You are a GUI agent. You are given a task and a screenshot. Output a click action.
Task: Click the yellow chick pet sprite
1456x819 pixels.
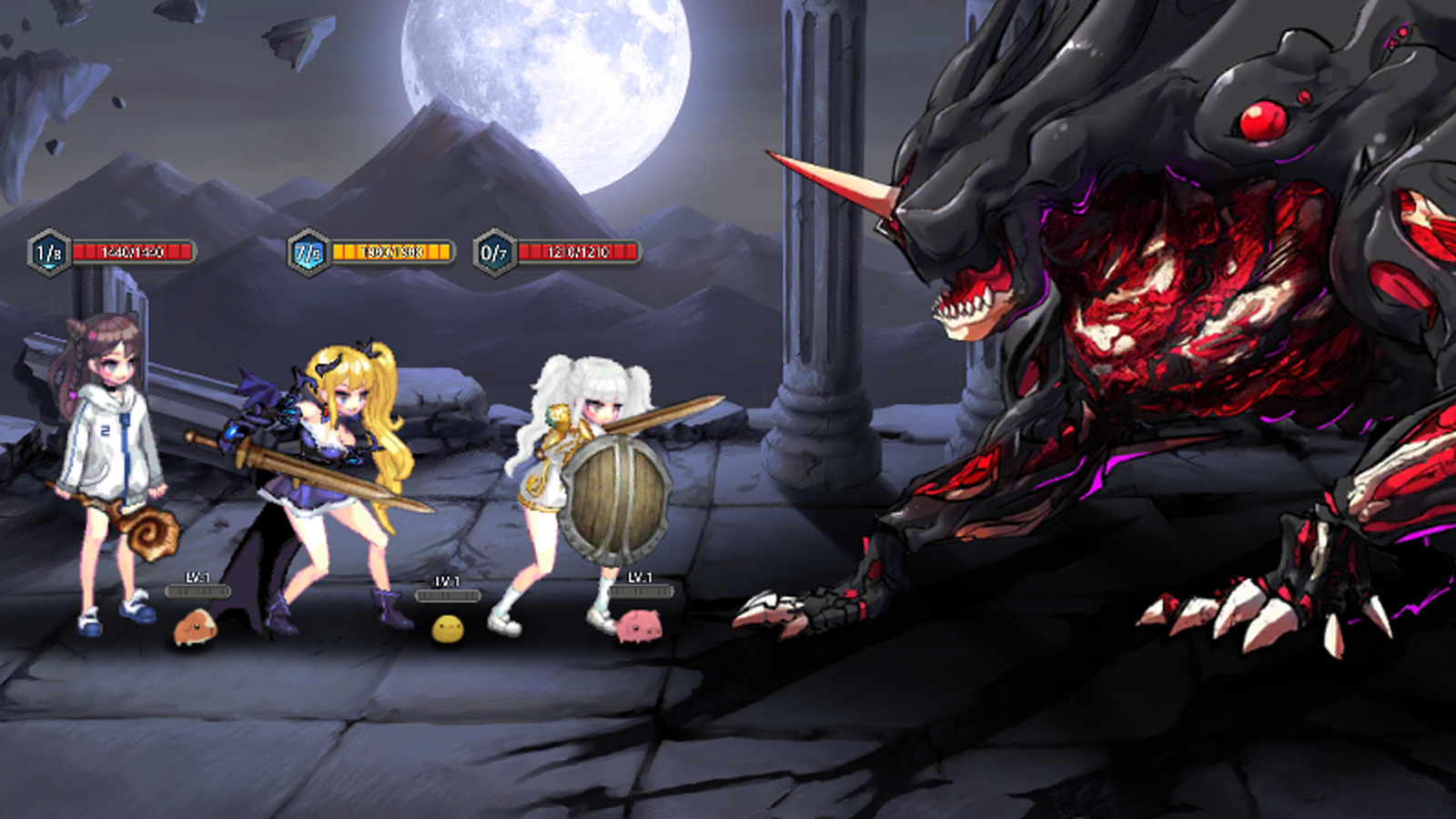click(x=448, y=628)
